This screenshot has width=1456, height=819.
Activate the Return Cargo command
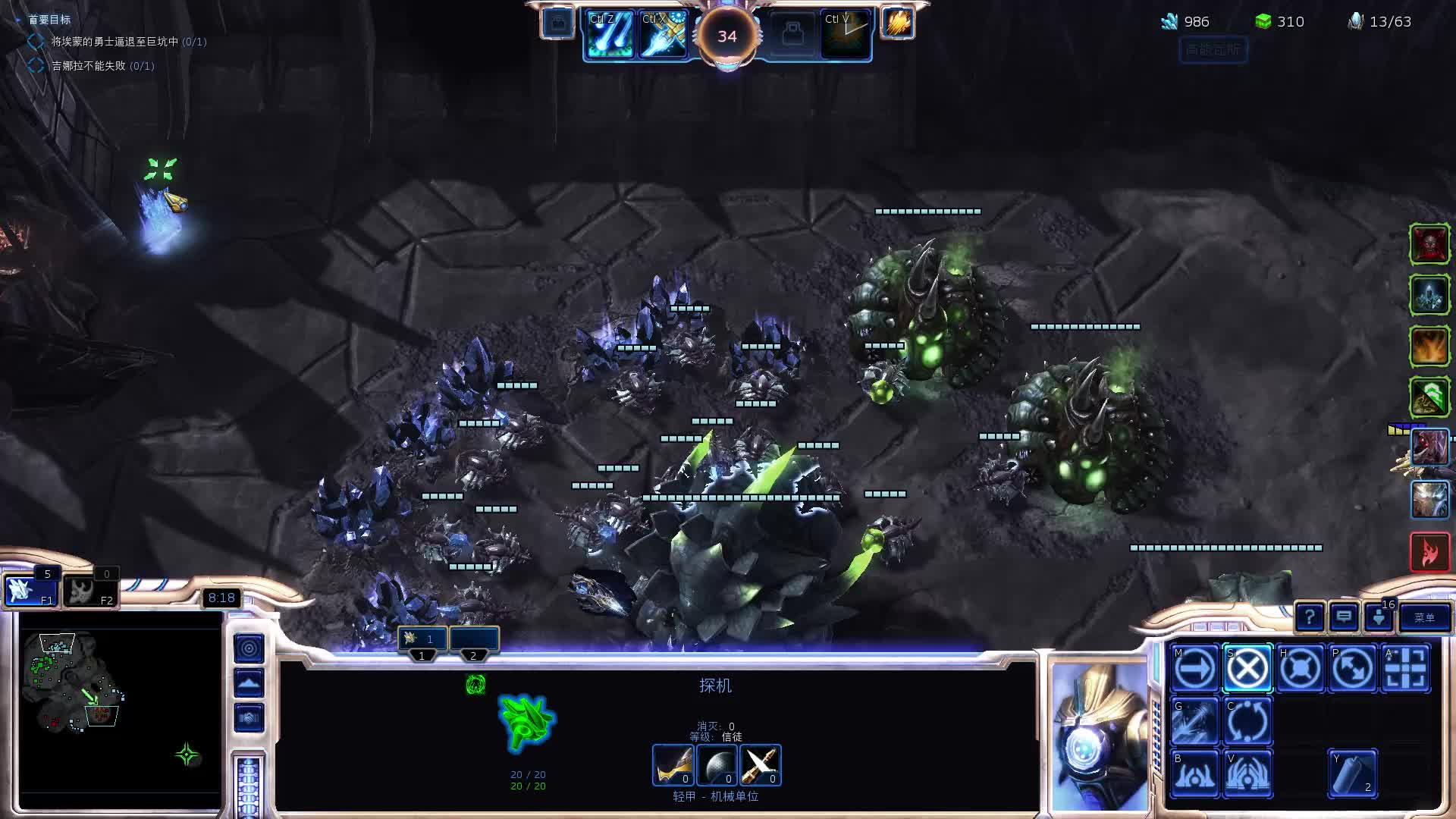(1247, 720)
